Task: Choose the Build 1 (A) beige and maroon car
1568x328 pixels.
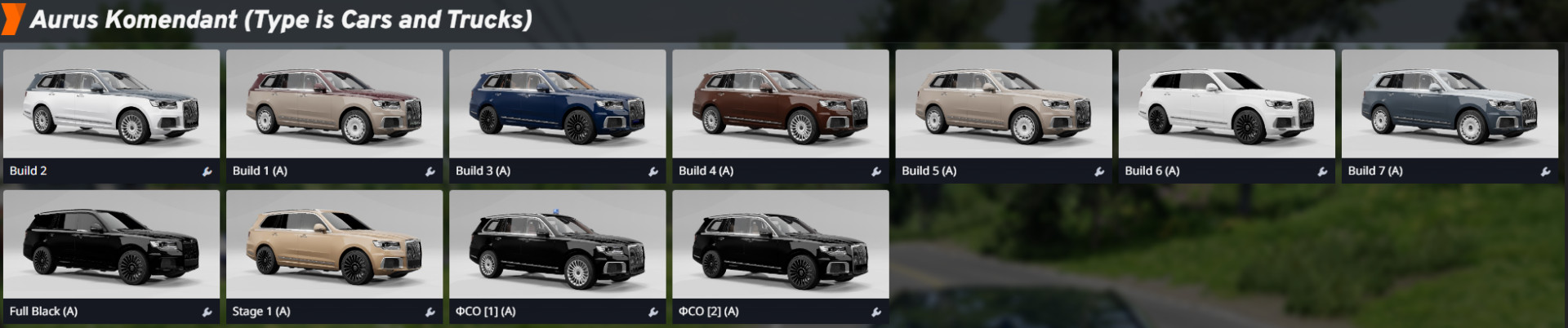Action: [x=334, y=104]
